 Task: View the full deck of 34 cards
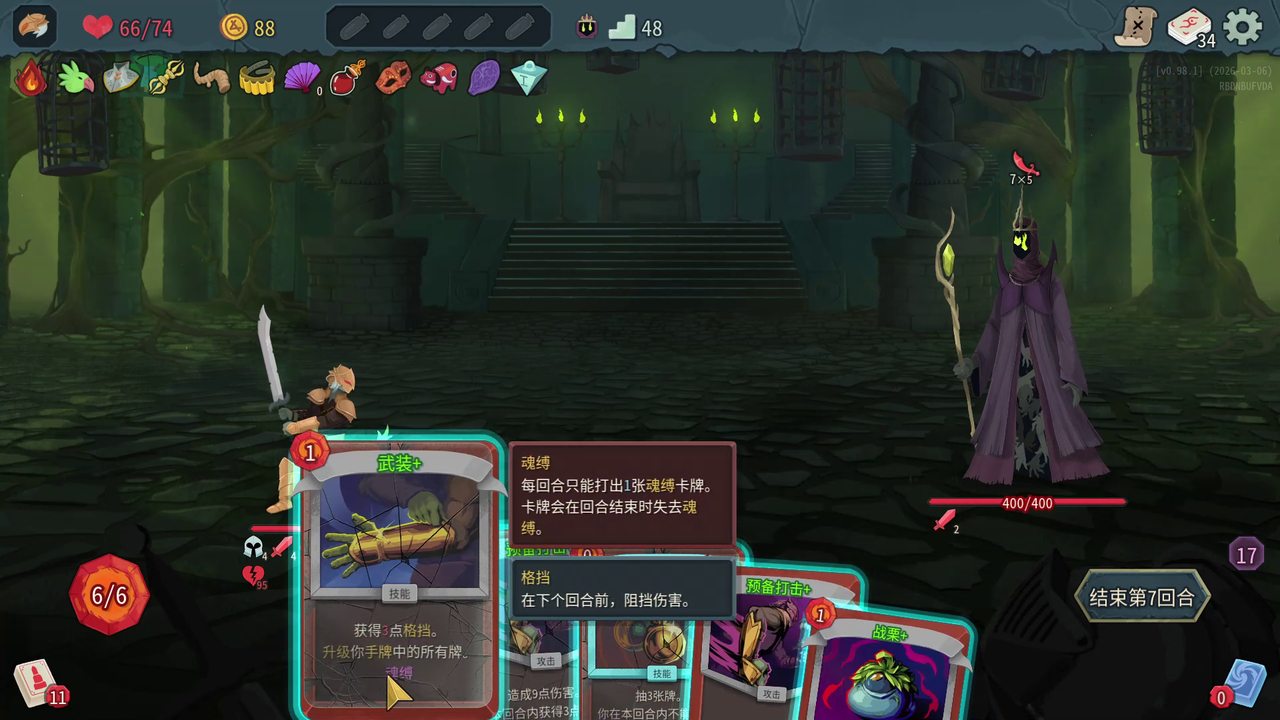[1189, 27]
